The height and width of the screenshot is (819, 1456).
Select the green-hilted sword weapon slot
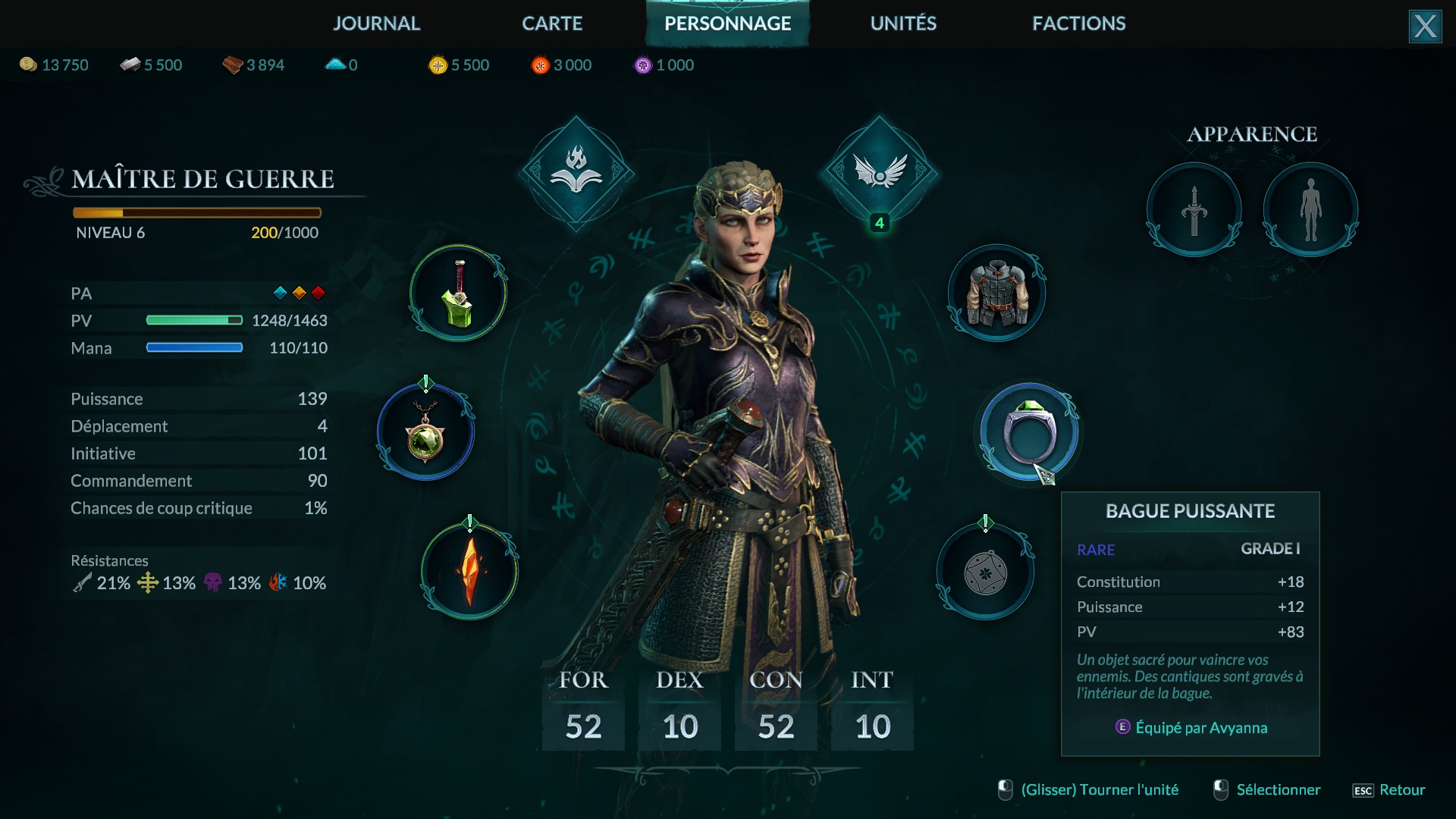pos(459,293)
